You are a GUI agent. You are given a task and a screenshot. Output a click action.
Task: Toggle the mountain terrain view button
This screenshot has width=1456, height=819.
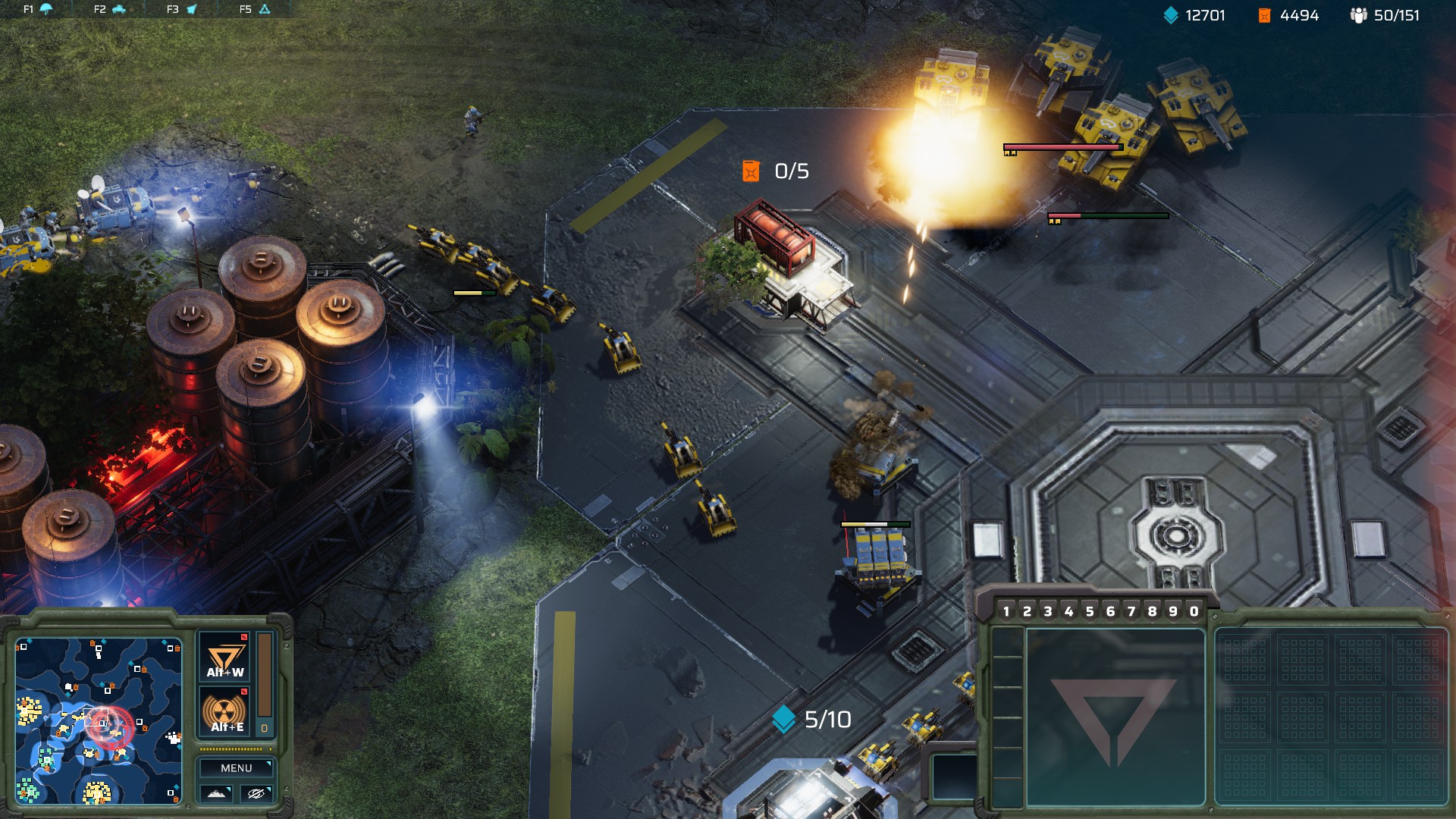[216, 793]
